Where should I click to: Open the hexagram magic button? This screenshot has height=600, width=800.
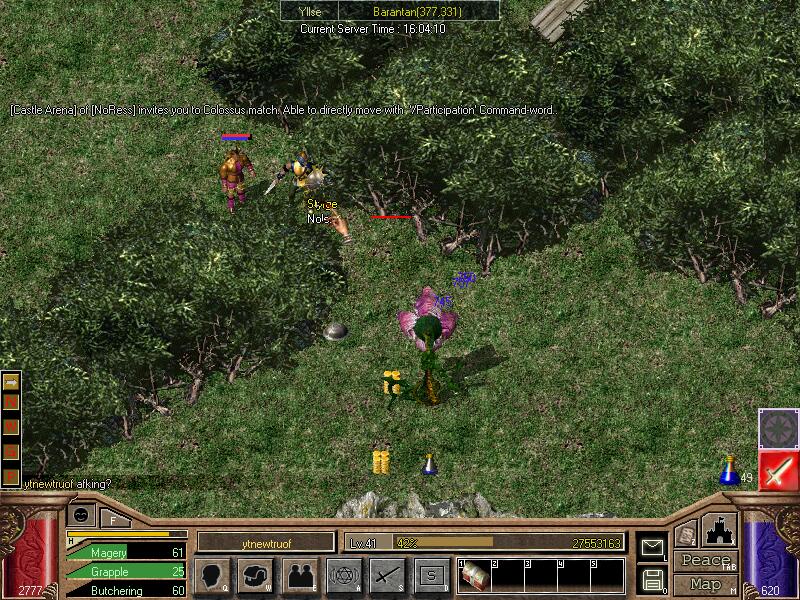pyautogui.click(x=344, y=576)
